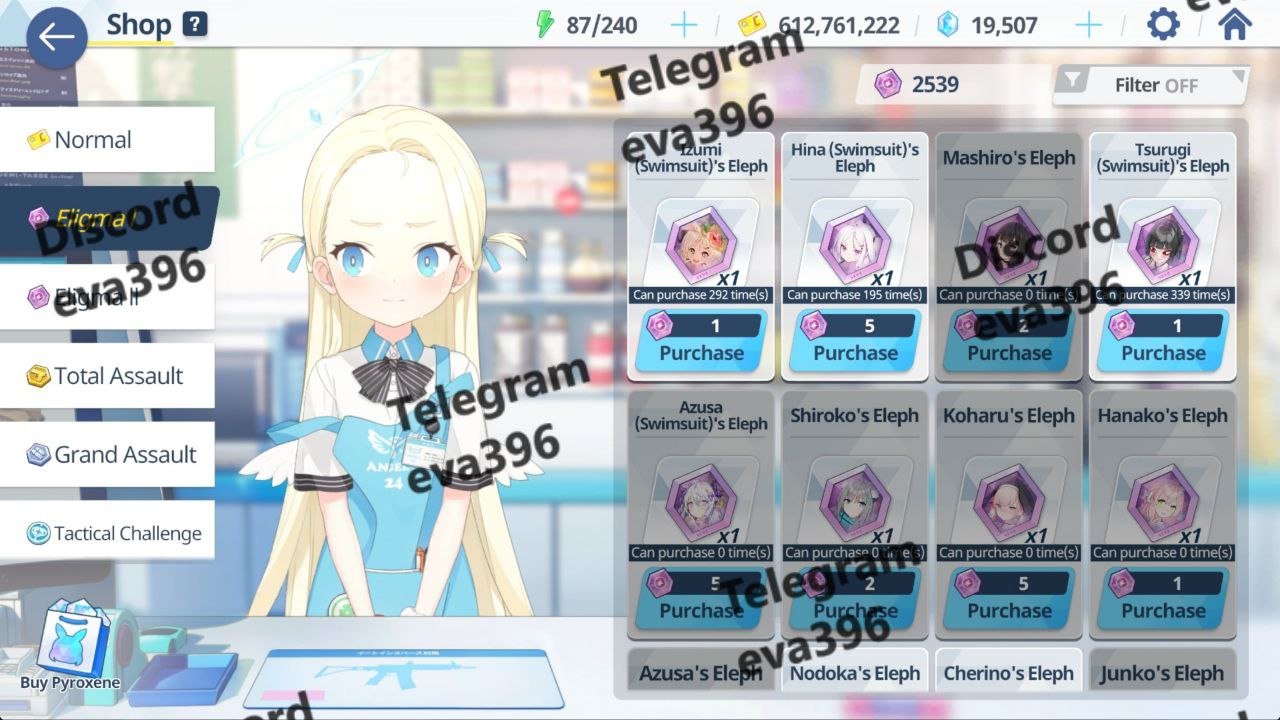This screenshot has width=1280, height=720.
Task: Open the Shop help question mark
Action: (x=195, y=25)
